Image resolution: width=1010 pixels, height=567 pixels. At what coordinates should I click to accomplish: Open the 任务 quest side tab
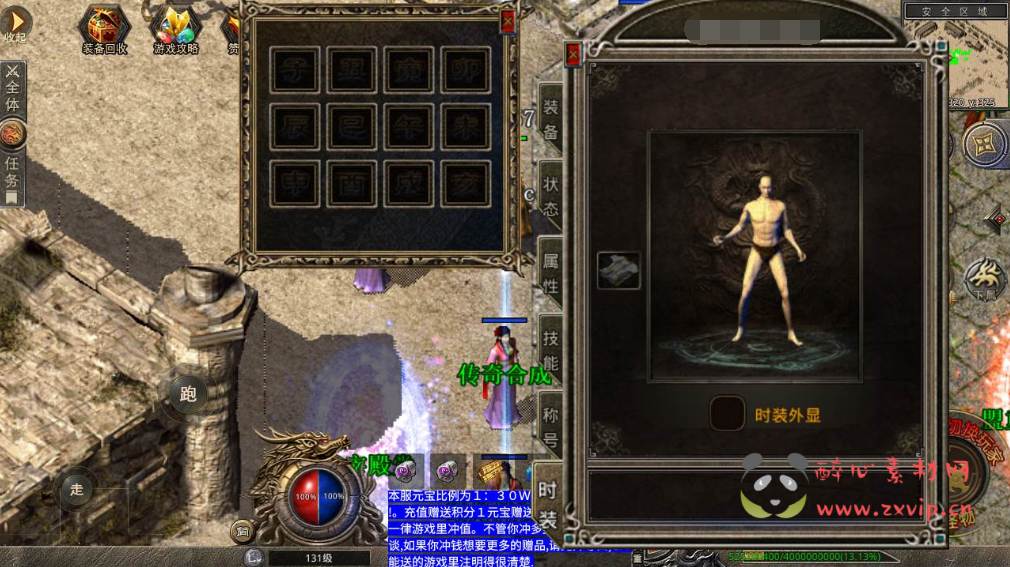tap(12, 172)
